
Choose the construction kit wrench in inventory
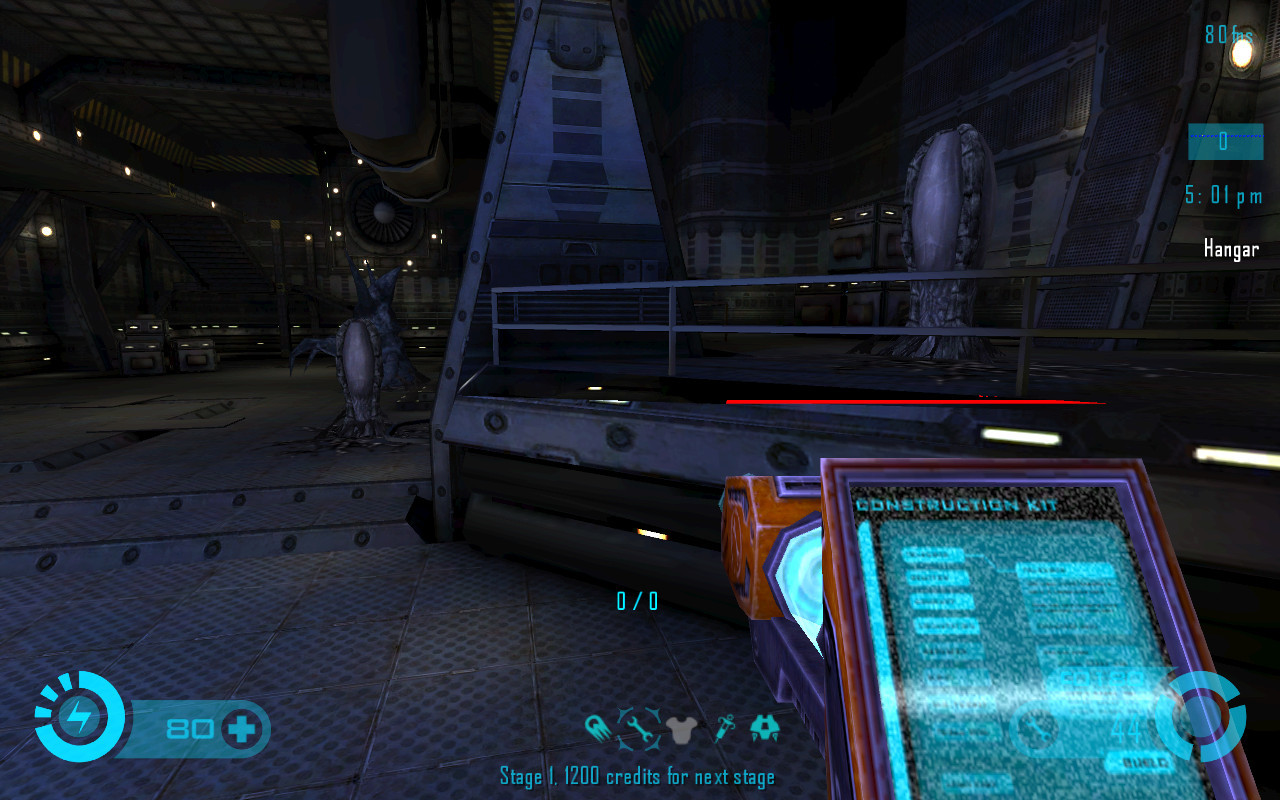[x=639, y=729]
